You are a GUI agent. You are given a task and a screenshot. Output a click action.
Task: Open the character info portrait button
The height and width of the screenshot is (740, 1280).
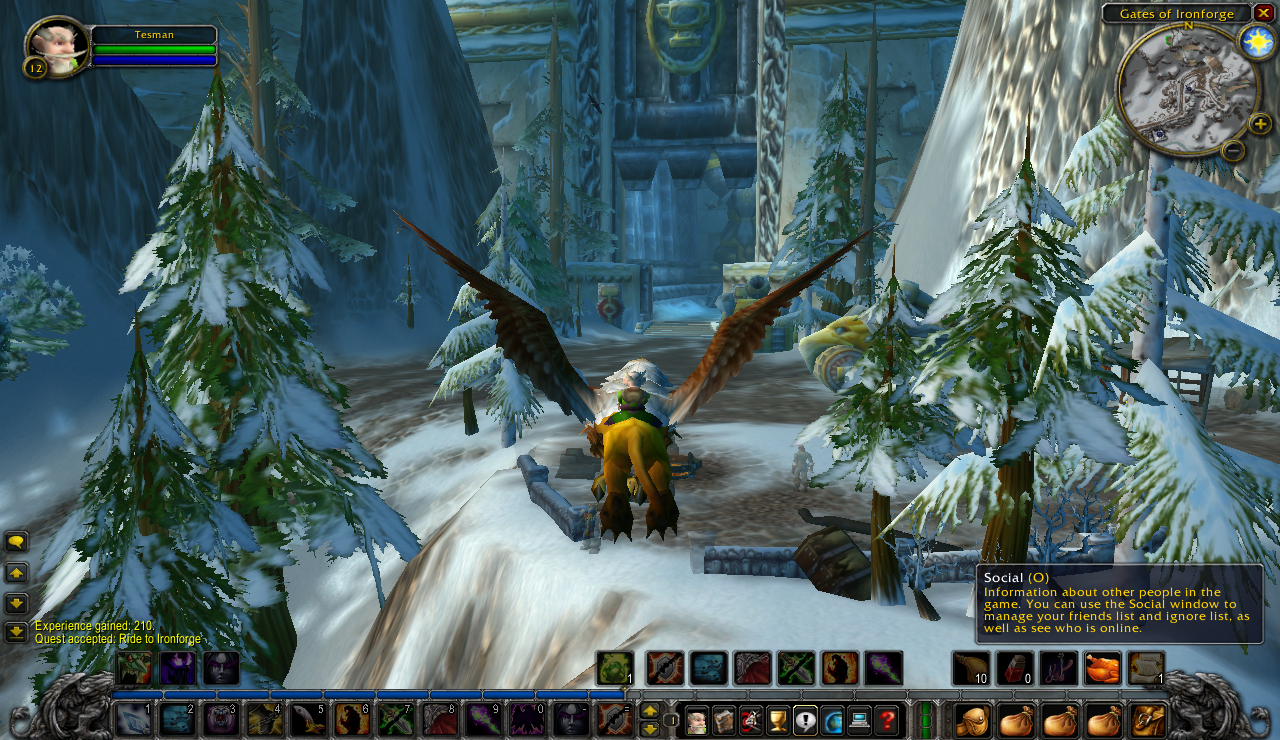point(697,720)
